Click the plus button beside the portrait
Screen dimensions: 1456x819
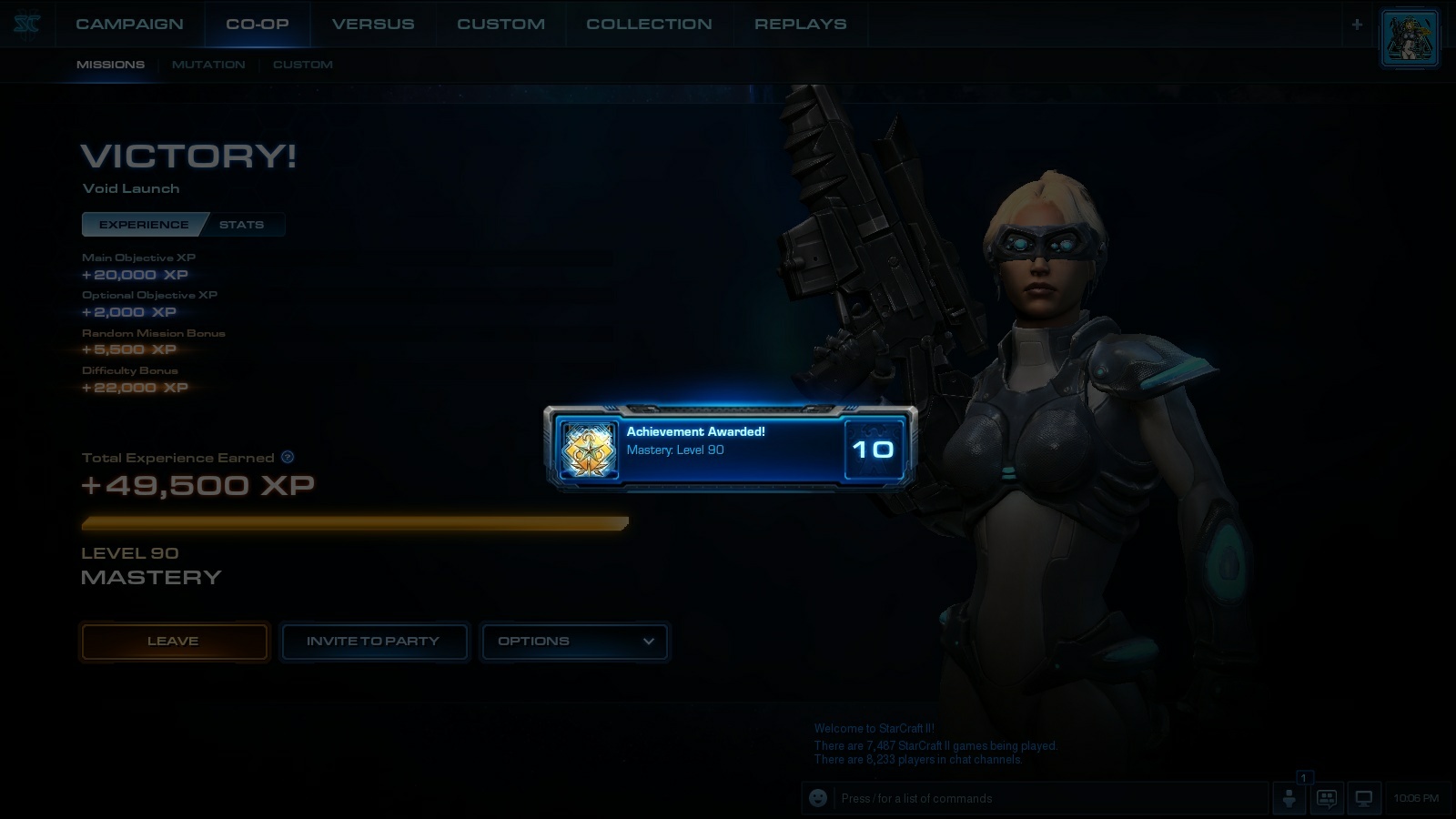[x=1357, y=25]
